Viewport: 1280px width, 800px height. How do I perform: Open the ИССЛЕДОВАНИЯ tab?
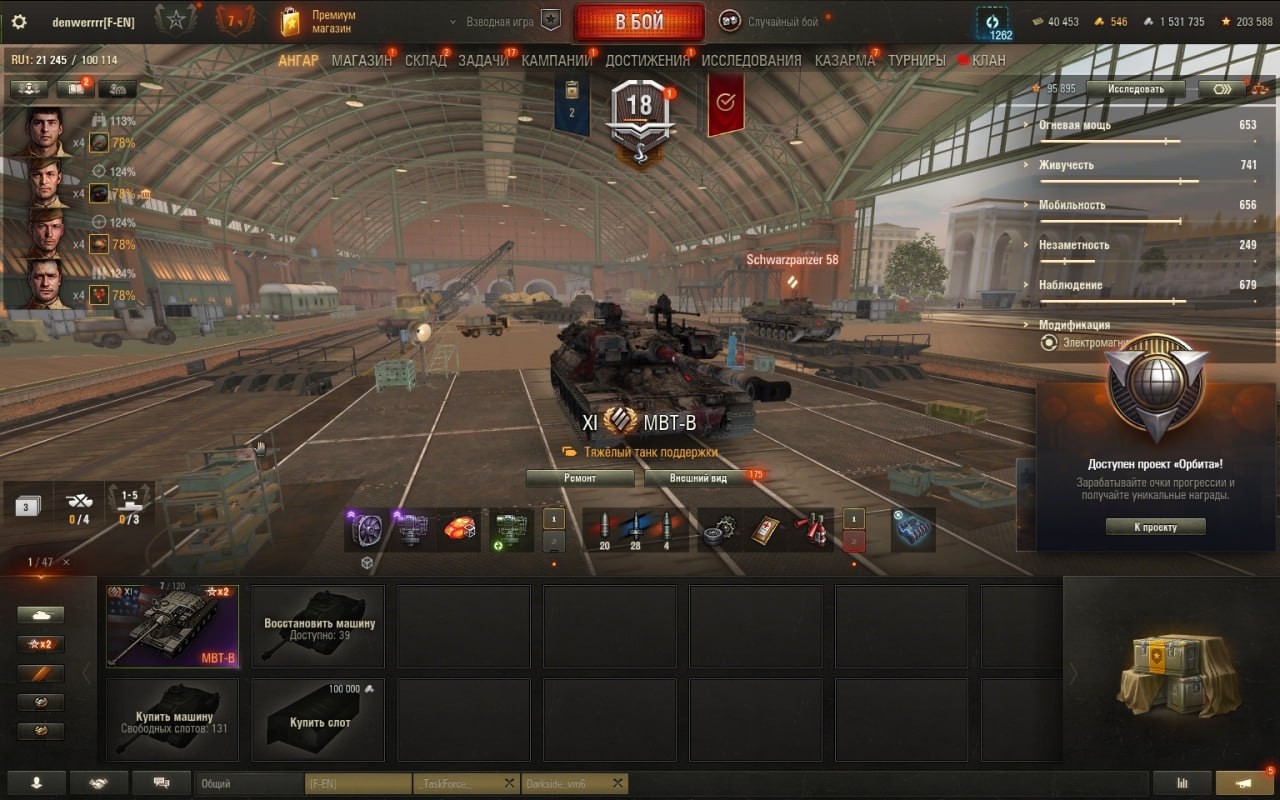(751, 61)
